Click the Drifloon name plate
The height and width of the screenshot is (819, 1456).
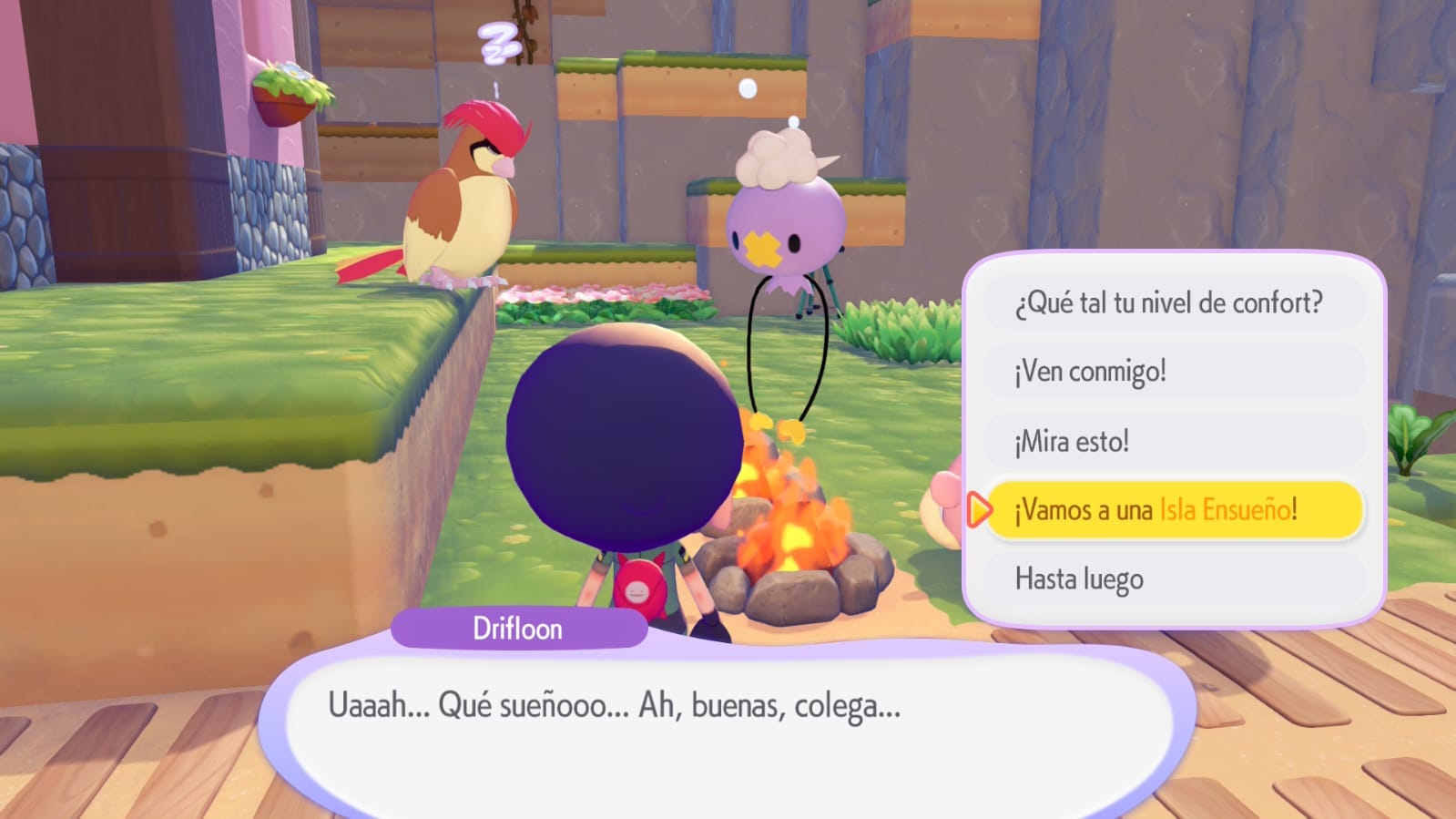pos(518,628)
